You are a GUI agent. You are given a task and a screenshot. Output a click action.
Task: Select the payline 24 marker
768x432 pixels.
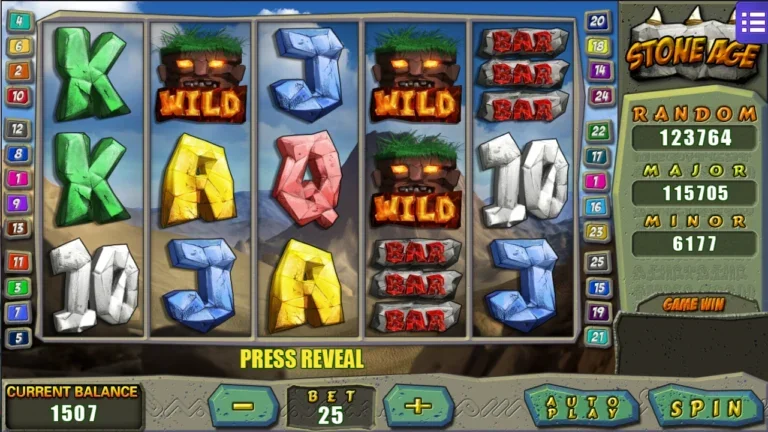pos(598,96)
